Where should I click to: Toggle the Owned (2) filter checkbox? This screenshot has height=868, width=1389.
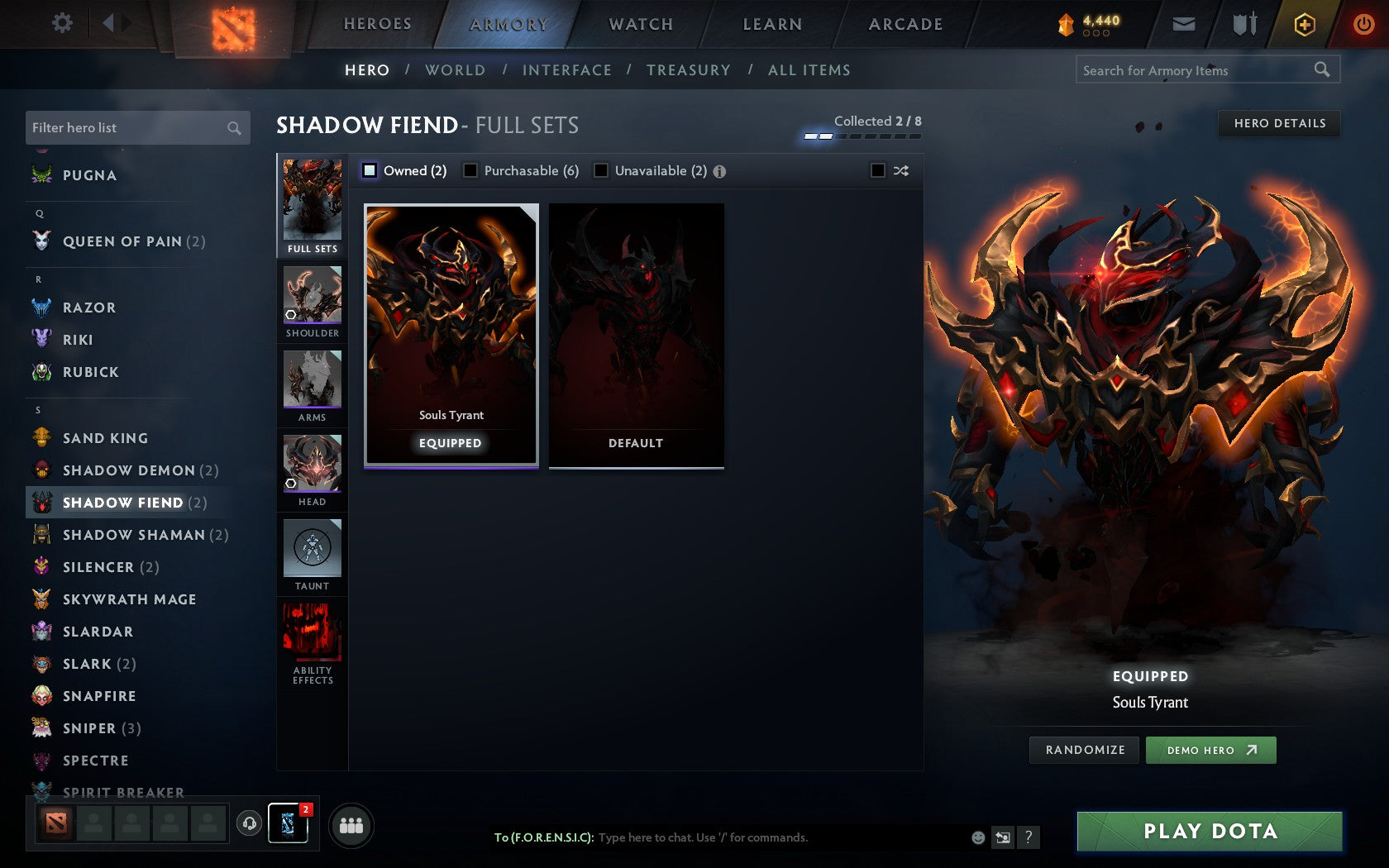[x=369, y=171]
